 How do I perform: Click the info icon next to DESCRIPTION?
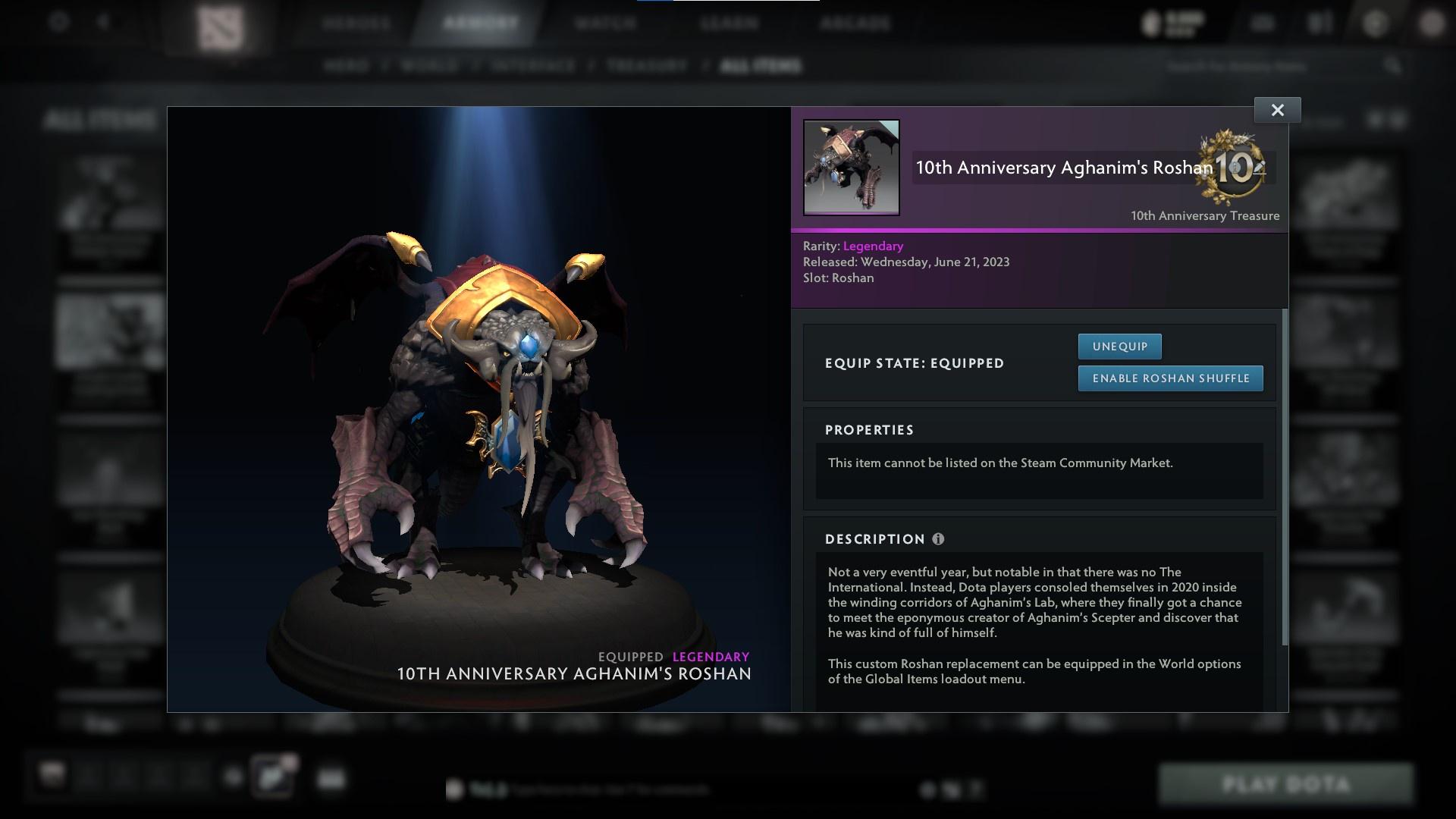938,539
